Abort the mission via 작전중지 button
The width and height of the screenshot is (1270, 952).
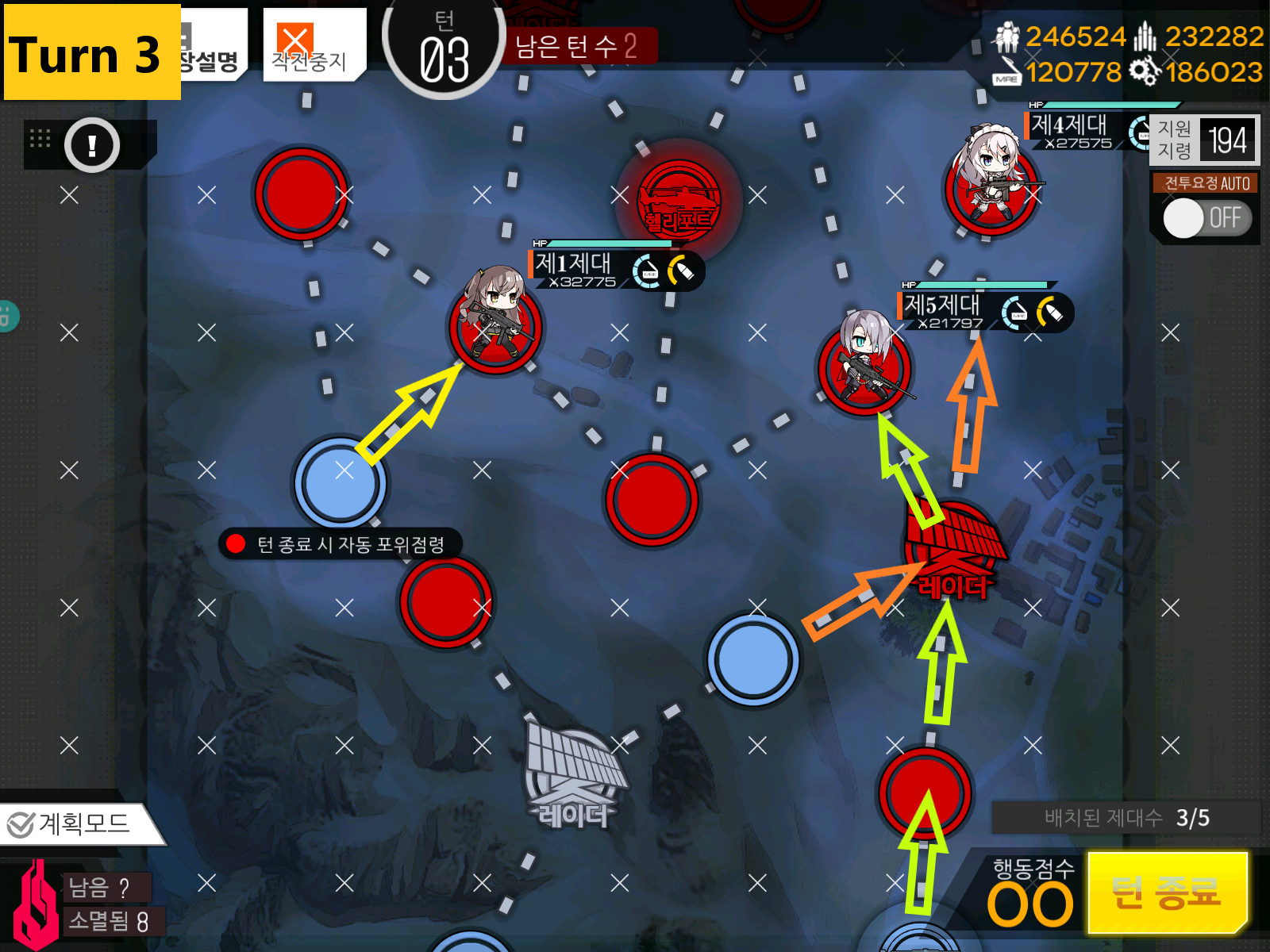[313, 44]
